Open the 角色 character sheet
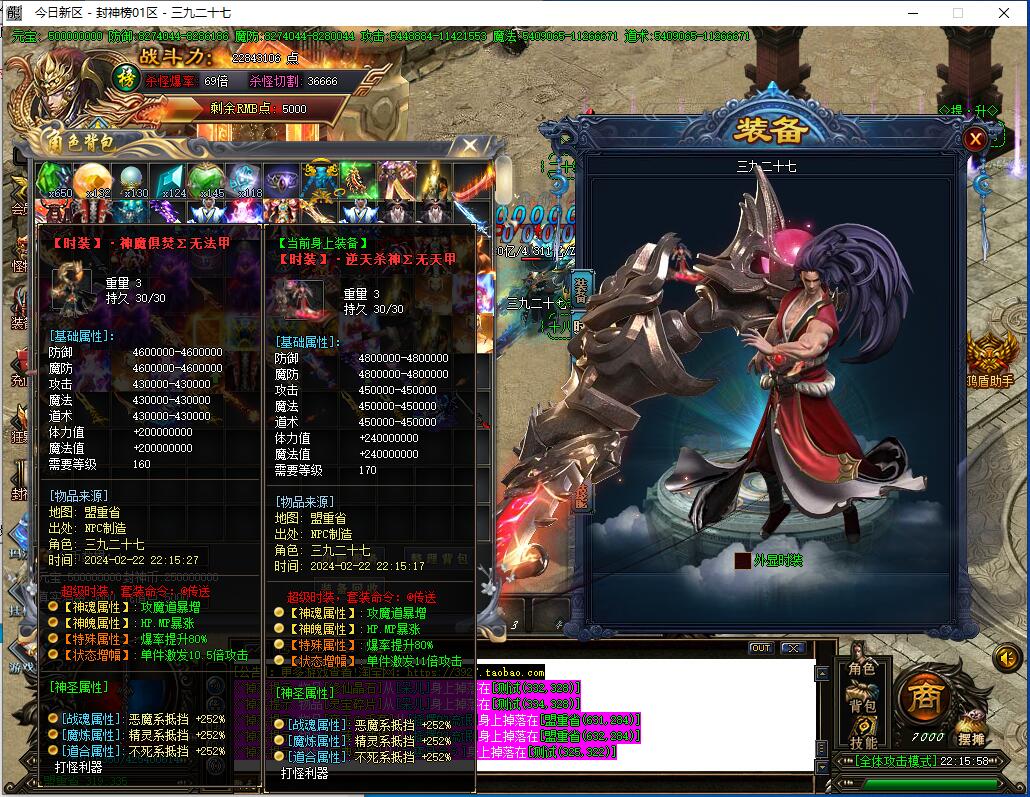The image size is (1030, 797). click(x=862, y=669)
